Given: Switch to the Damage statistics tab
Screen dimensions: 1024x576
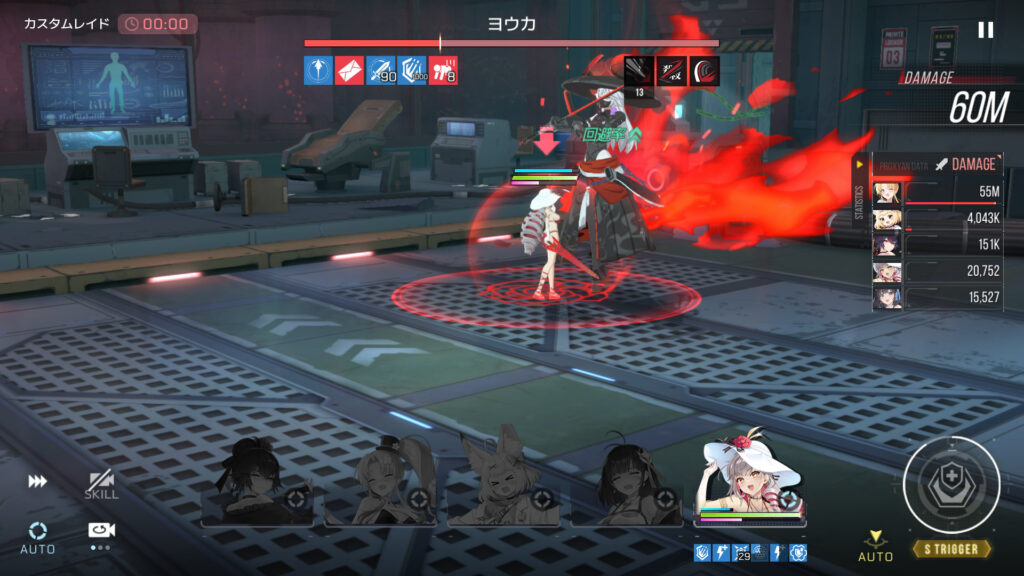Looking at the screenshot, I should tap(964, 164).
